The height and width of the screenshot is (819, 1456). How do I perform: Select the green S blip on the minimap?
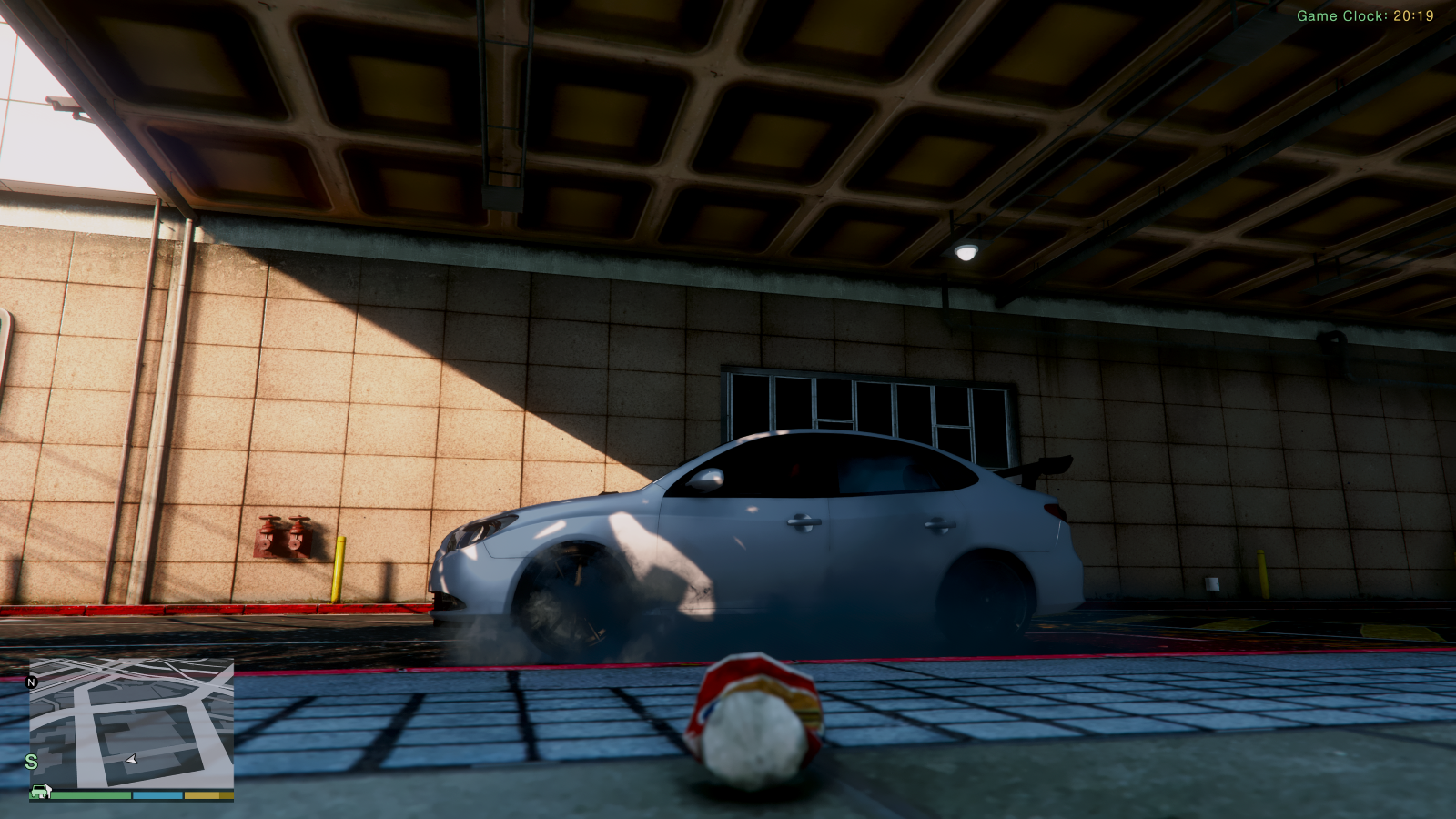click(x=31, y=762)
